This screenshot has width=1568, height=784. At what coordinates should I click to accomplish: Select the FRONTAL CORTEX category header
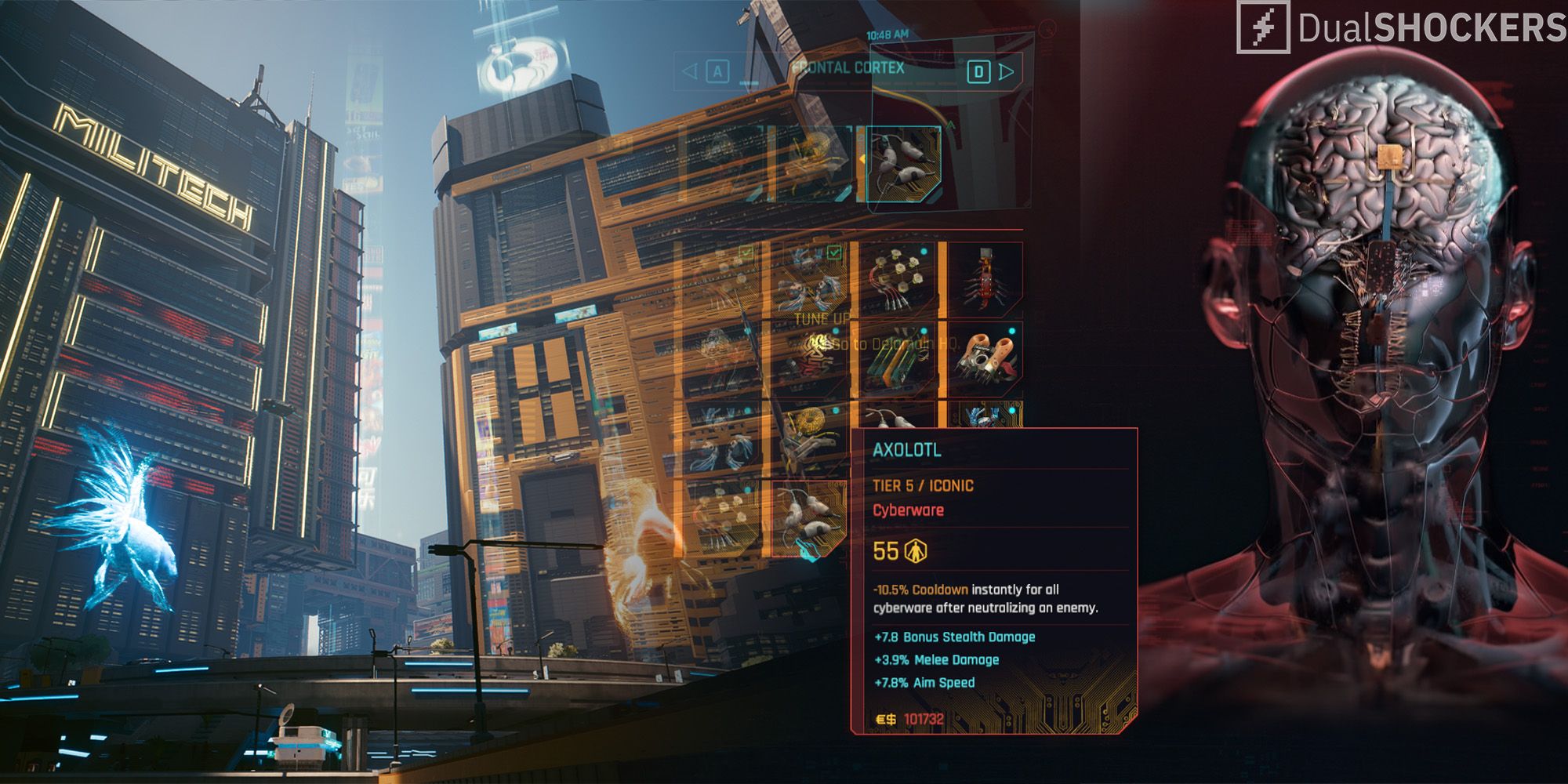[847, 69]
